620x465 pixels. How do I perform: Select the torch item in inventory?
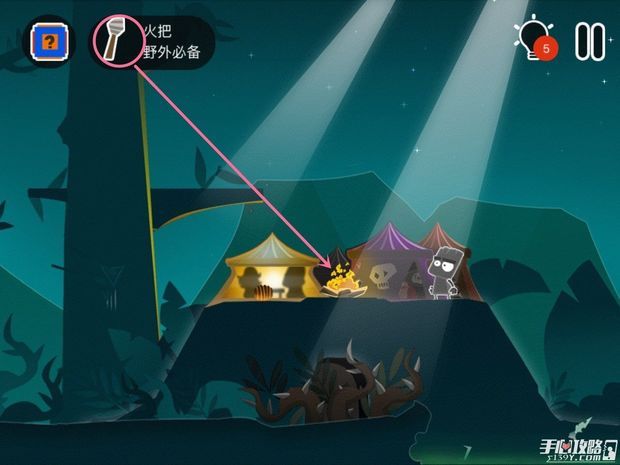click(115, 41)
